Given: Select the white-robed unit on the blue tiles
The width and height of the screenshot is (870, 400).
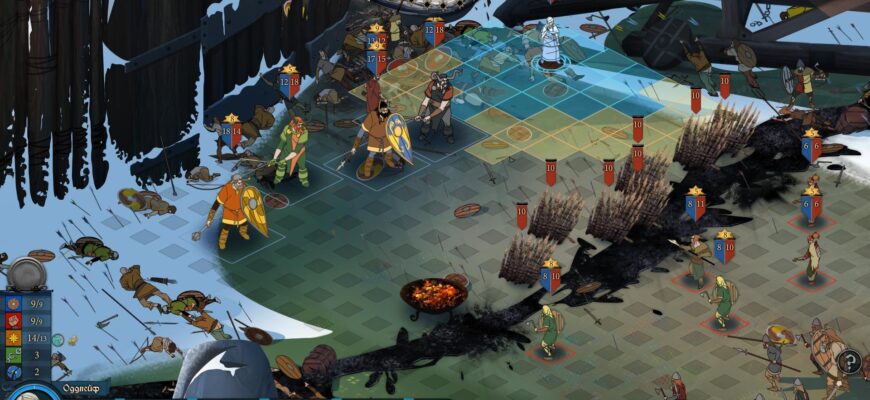Looking at the screenshot, I should 551,42.
